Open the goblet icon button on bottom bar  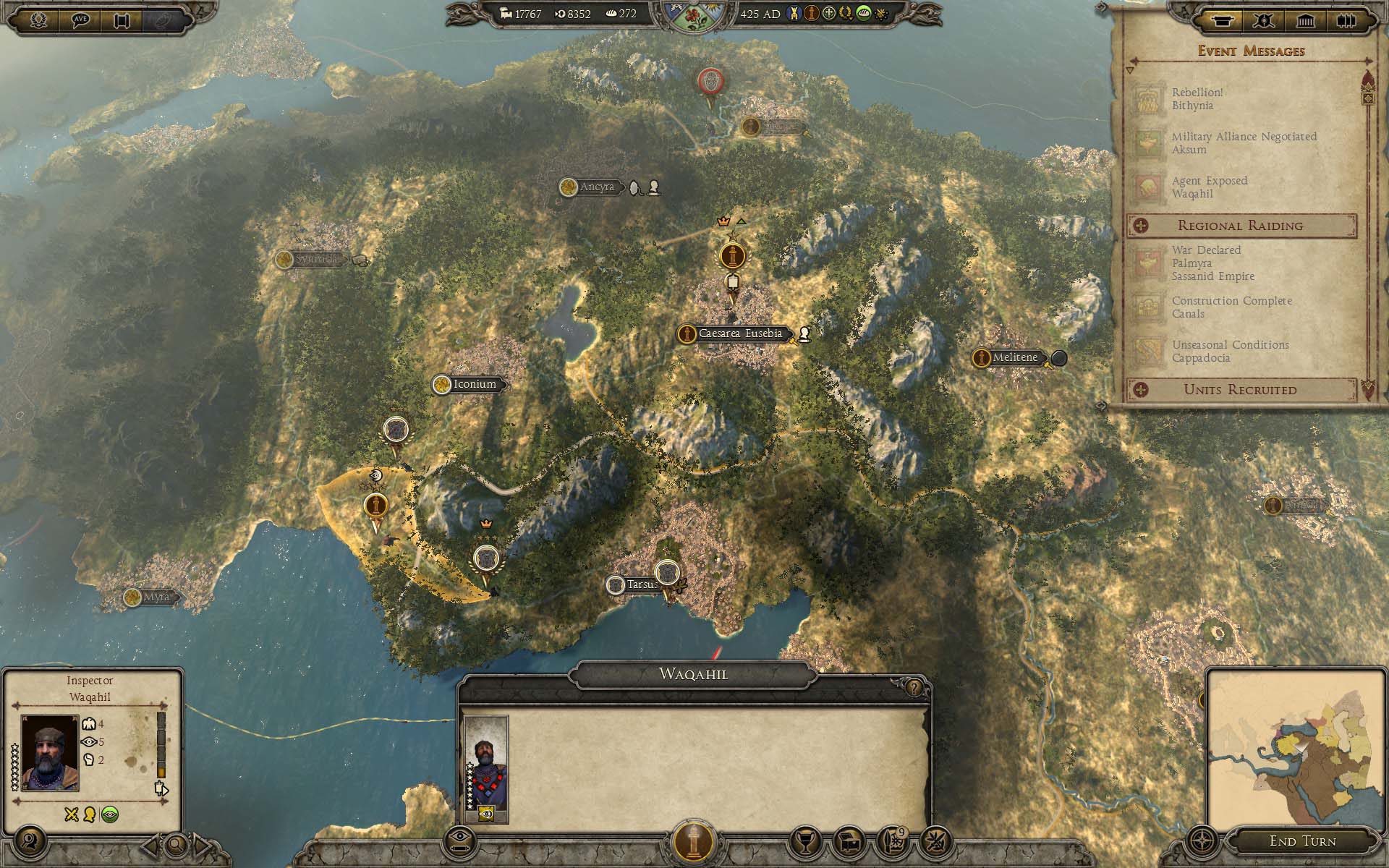804,841
